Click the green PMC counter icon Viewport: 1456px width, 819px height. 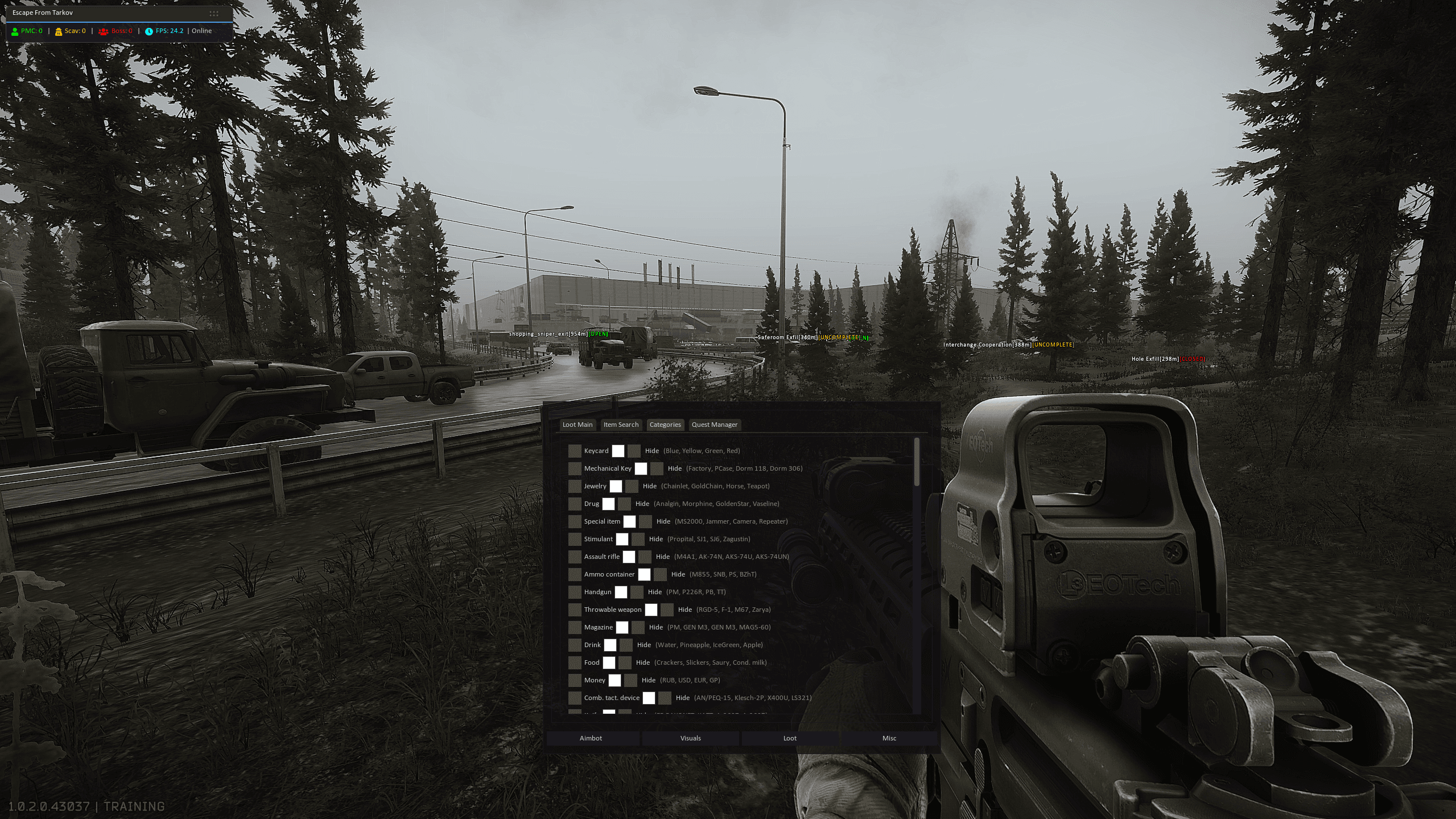(x=15, y=31)
